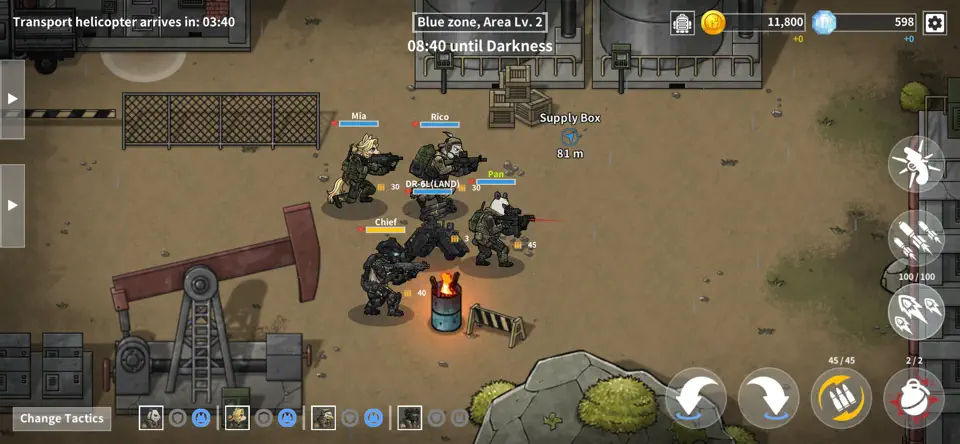Activate the melee punch attack
This screenshot has height=444, width=960.
916,164
